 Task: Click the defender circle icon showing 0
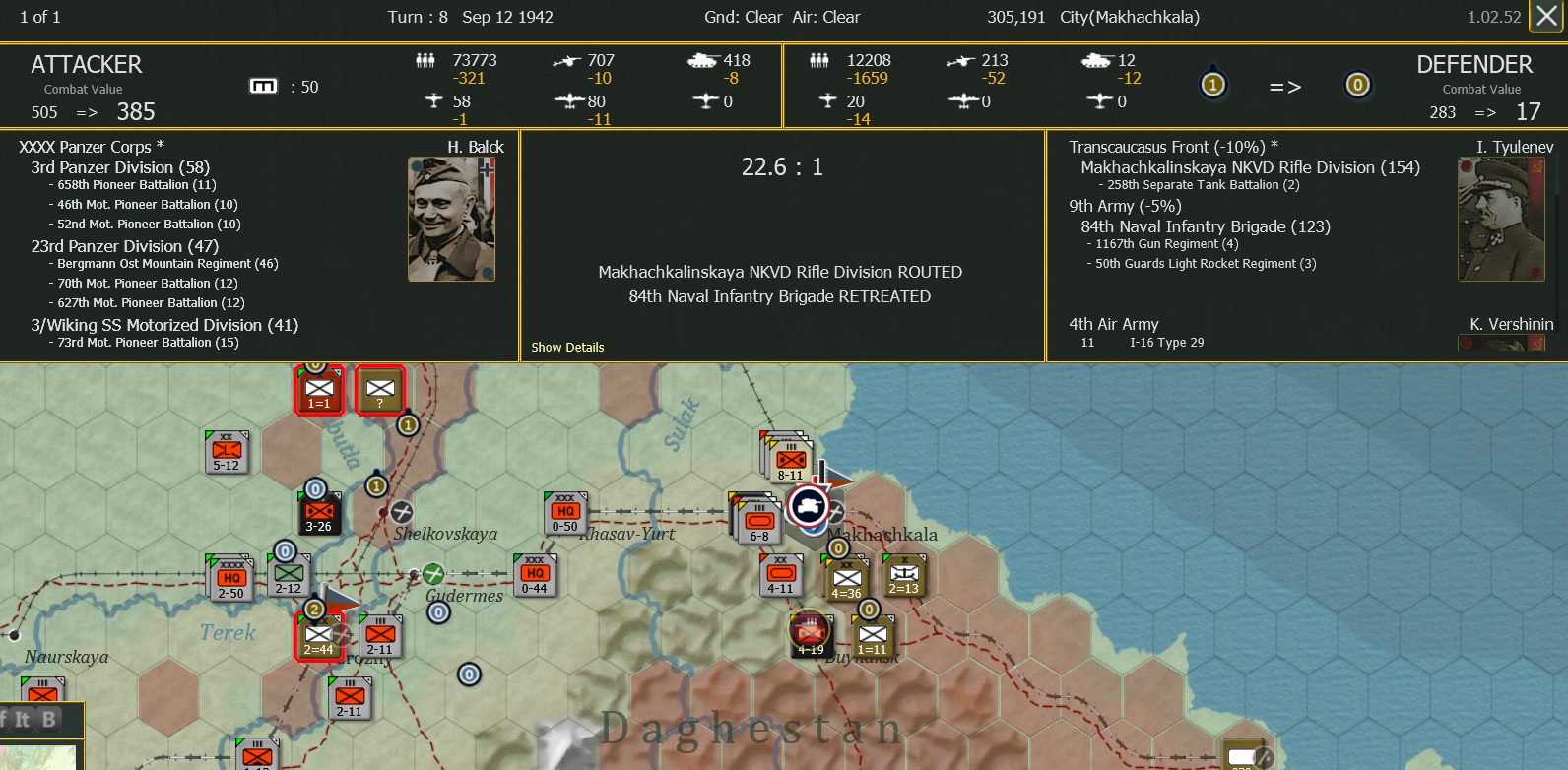point(1359,86)
